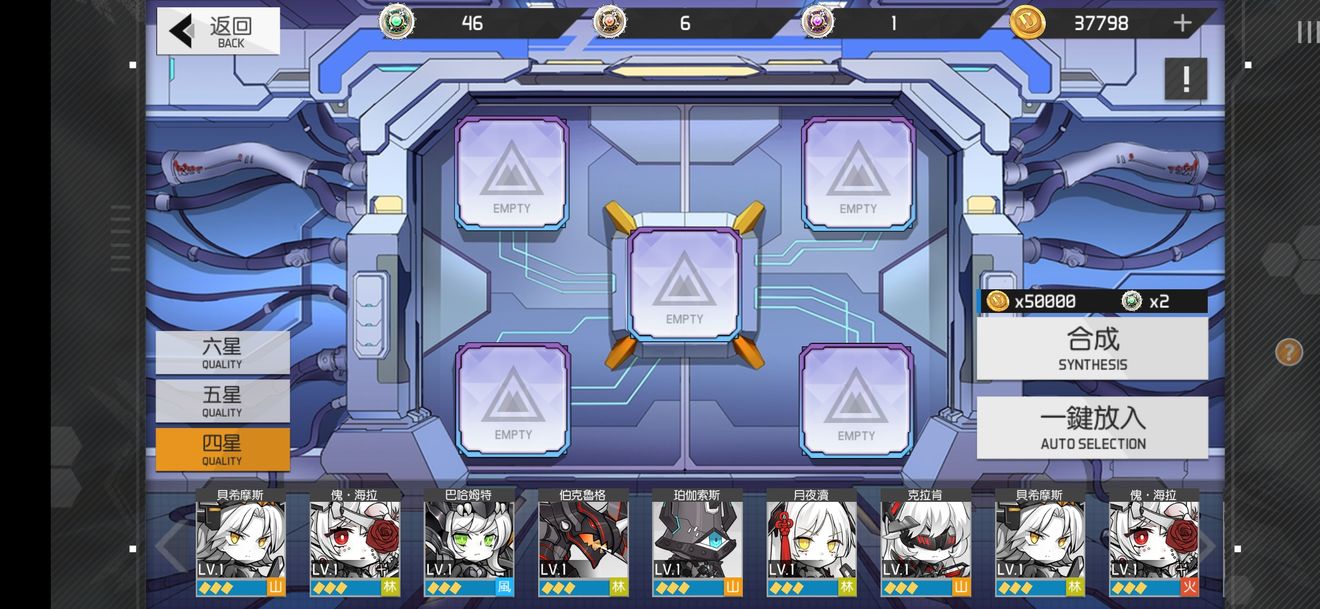Switch to the 五星 quality tab

[222, 400]
